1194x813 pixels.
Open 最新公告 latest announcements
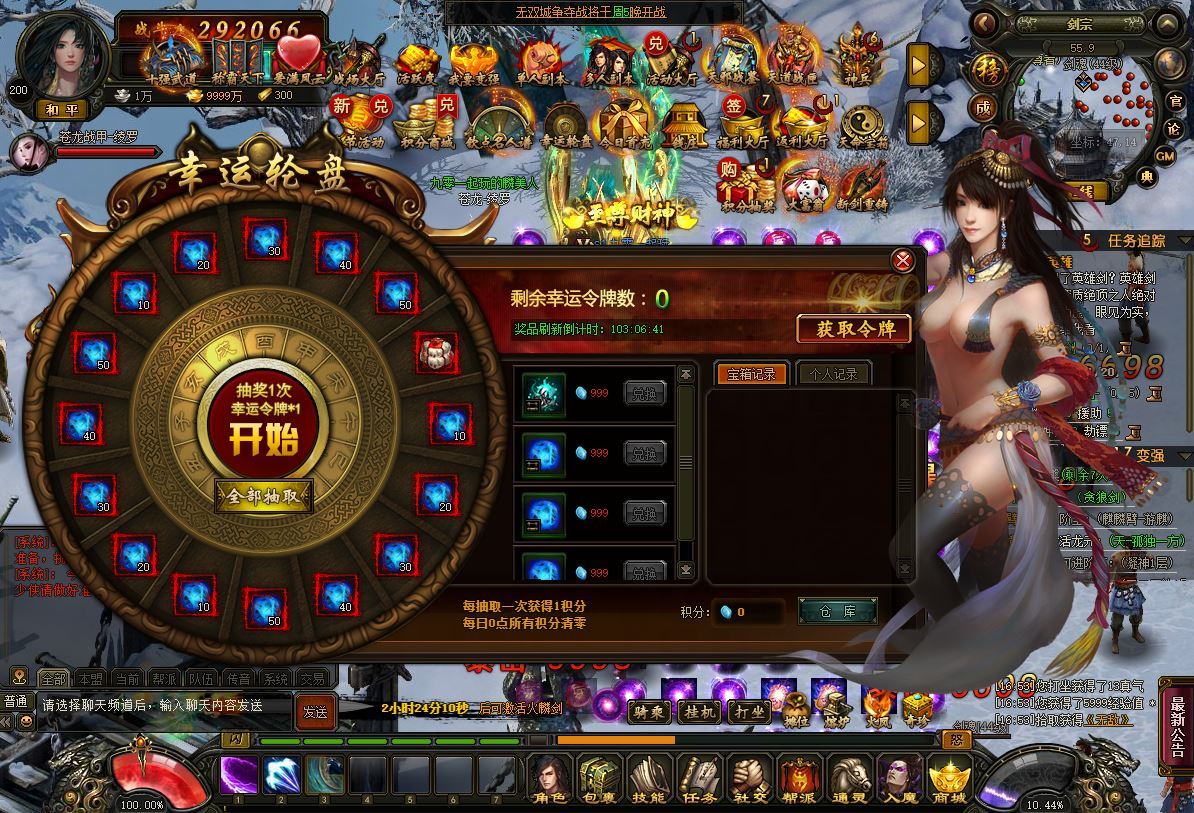[1177, 726]
